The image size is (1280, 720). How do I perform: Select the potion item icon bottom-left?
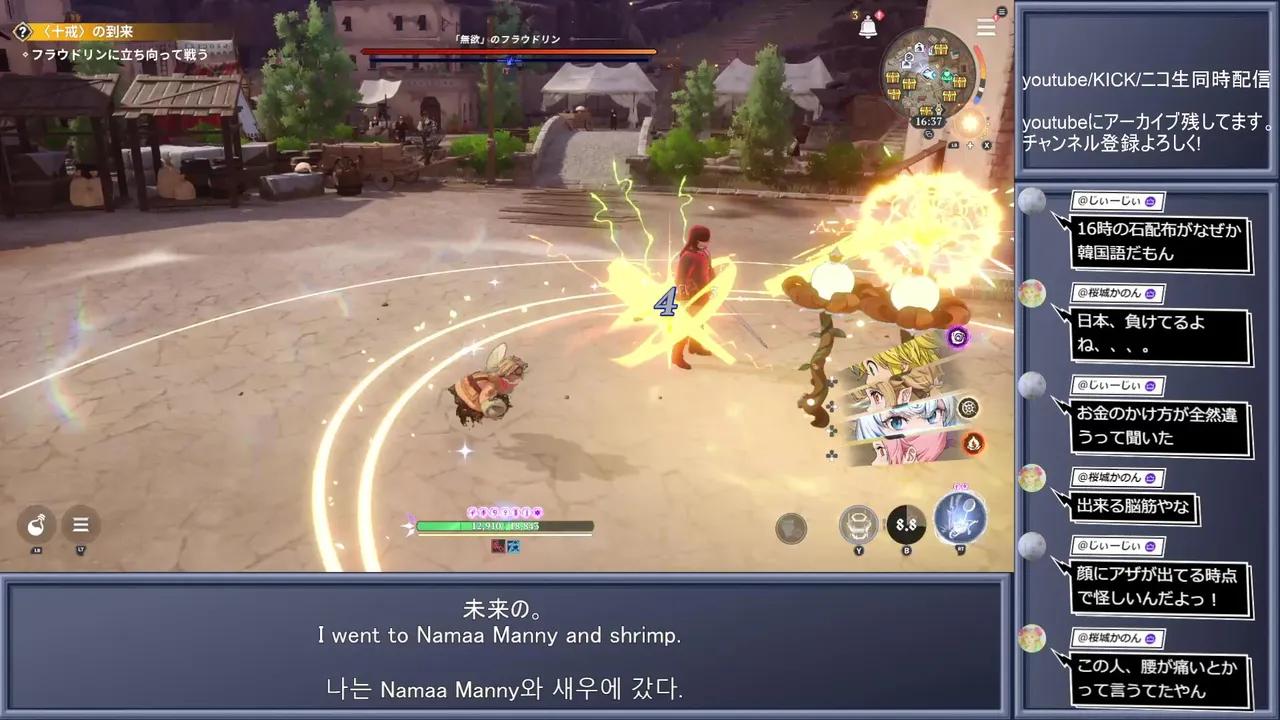point(37,523)
